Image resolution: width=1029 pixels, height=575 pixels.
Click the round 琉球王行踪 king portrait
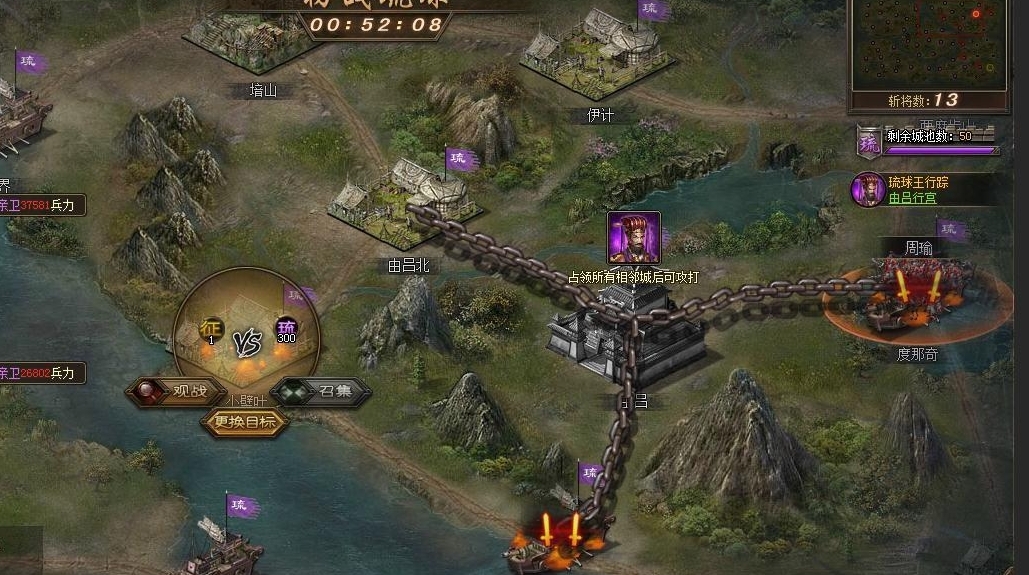[x=867, y=189]
